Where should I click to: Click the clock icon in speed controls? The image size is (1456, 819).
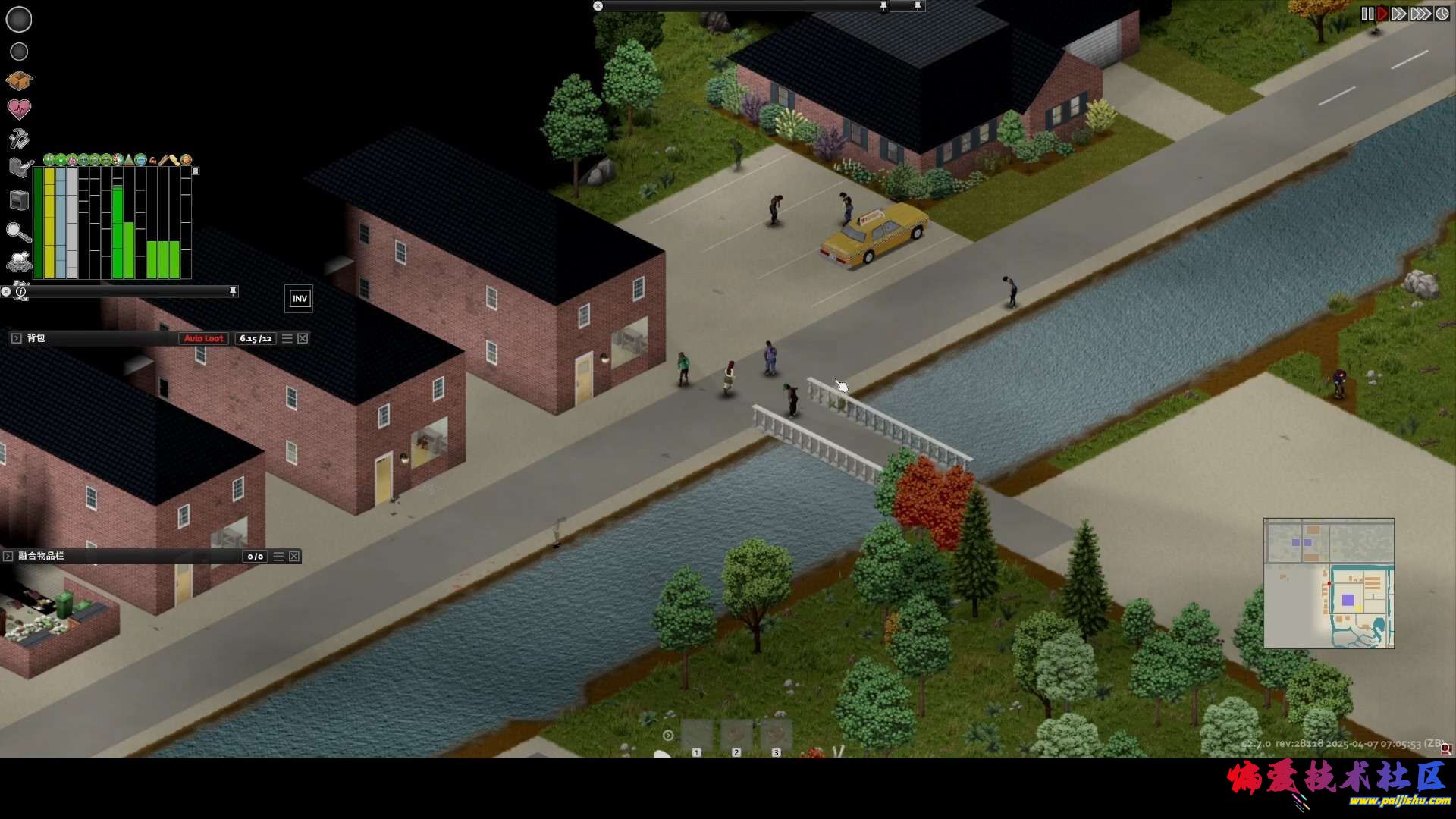pyautogui.click(x=1442, y=14)
